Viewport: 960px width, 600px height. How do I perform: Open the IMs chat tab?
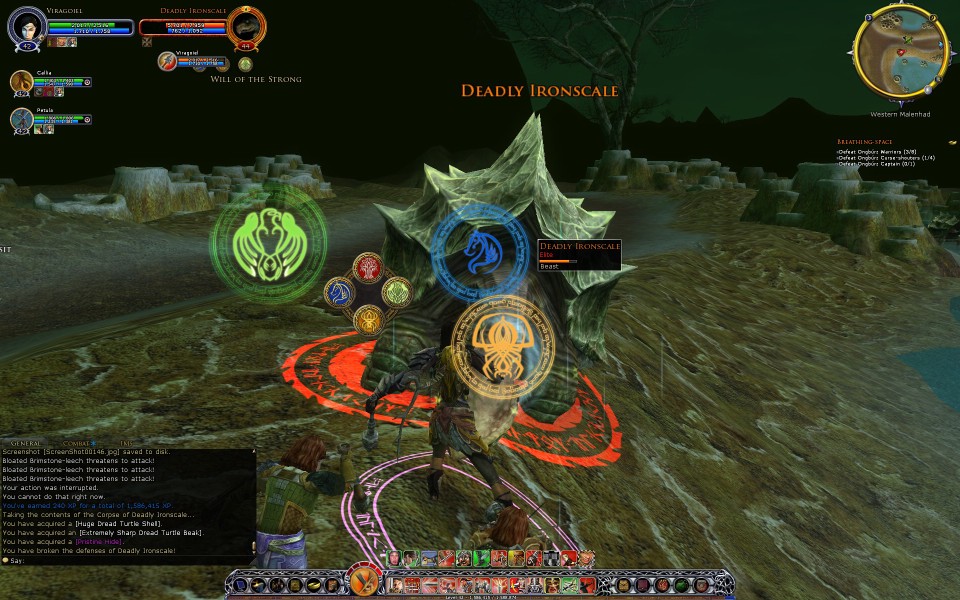point(125,442)
